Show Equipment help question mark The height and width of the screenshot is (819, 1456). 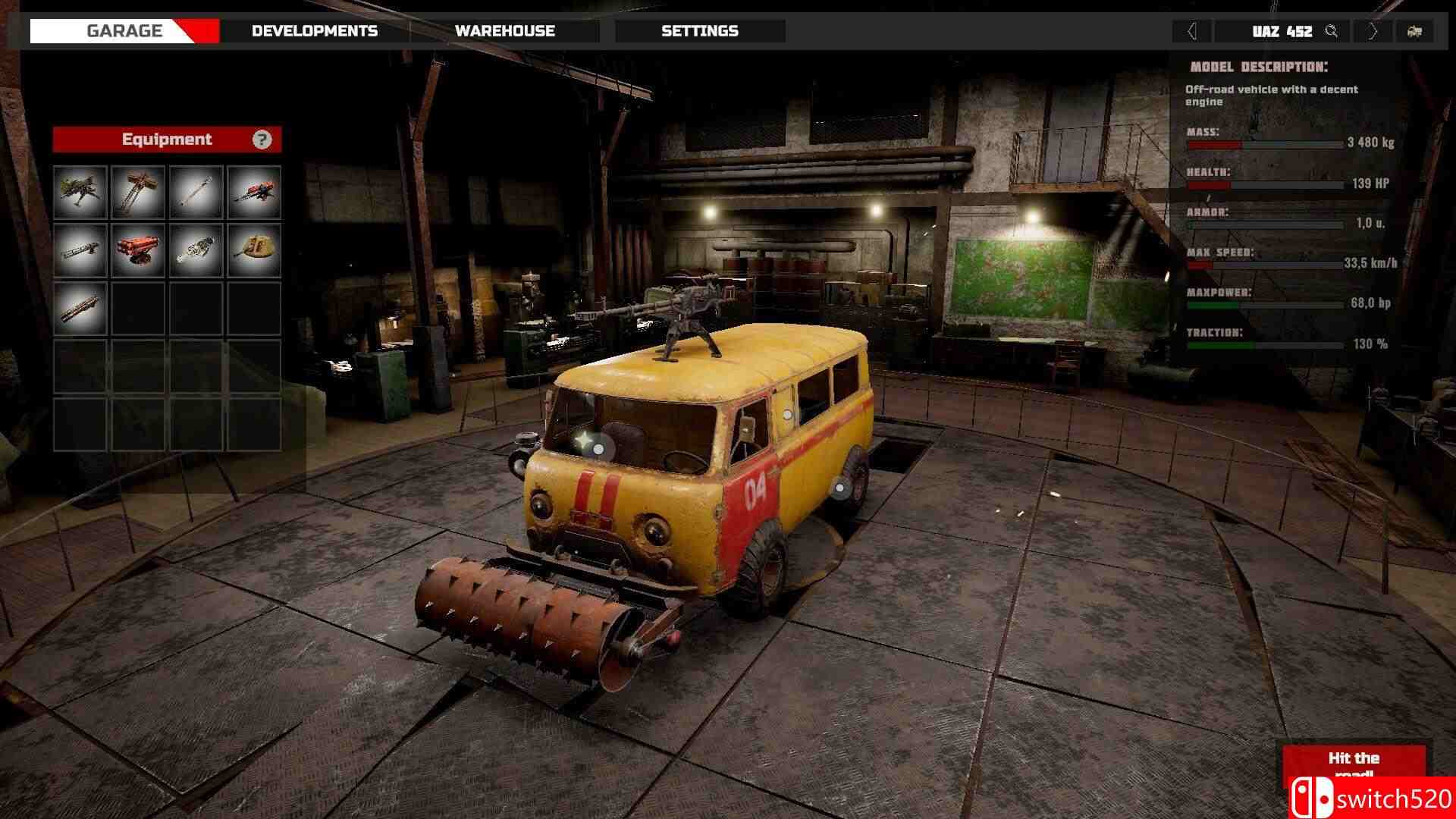click(x=262, y=140)
